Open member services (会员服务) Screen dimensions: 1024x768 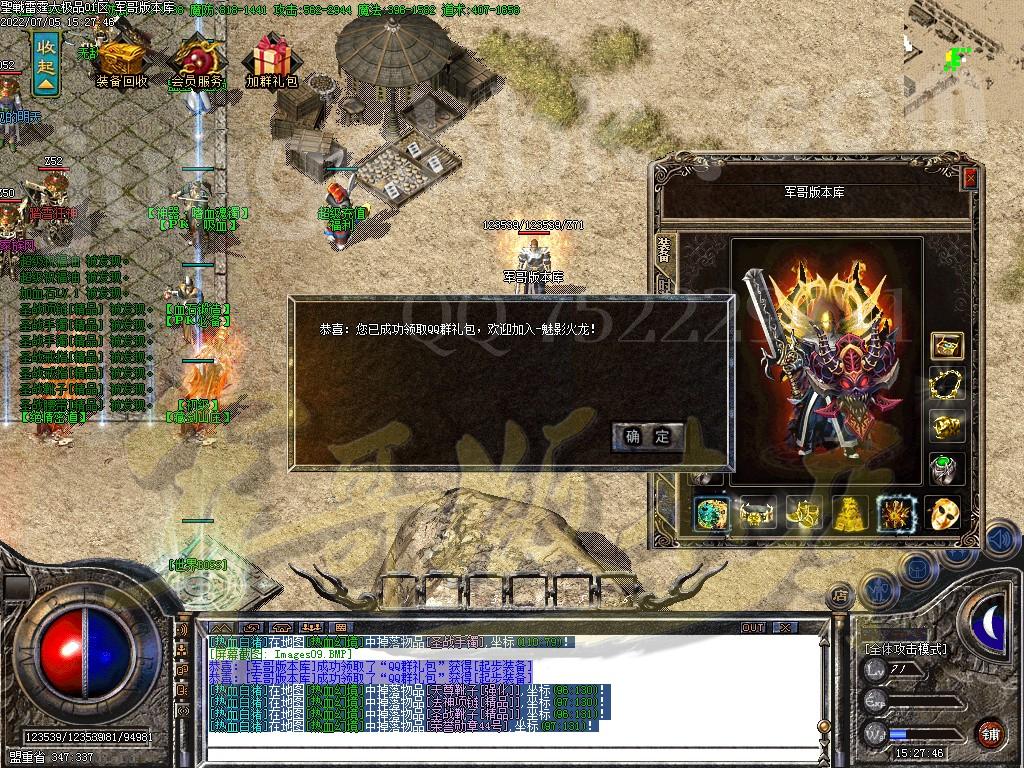click(x=197, y=62)
